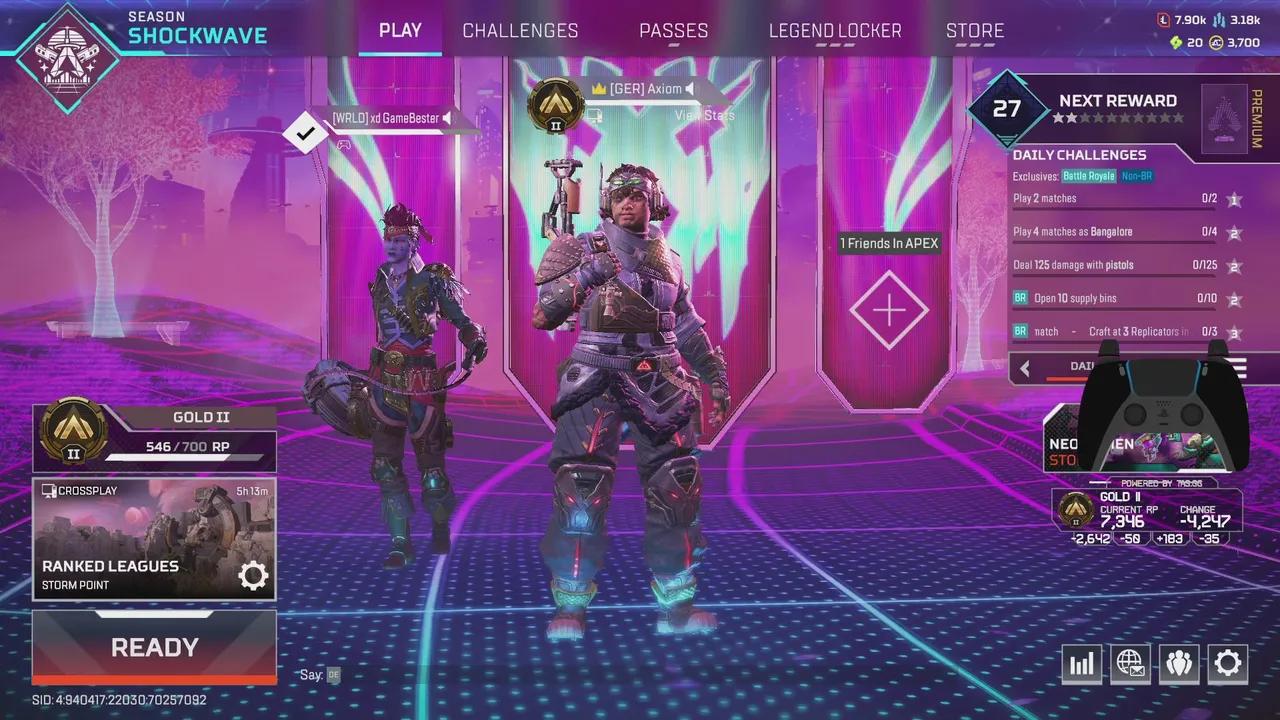
Task: Open the Legend Locker menu
Action: (835, 30)
